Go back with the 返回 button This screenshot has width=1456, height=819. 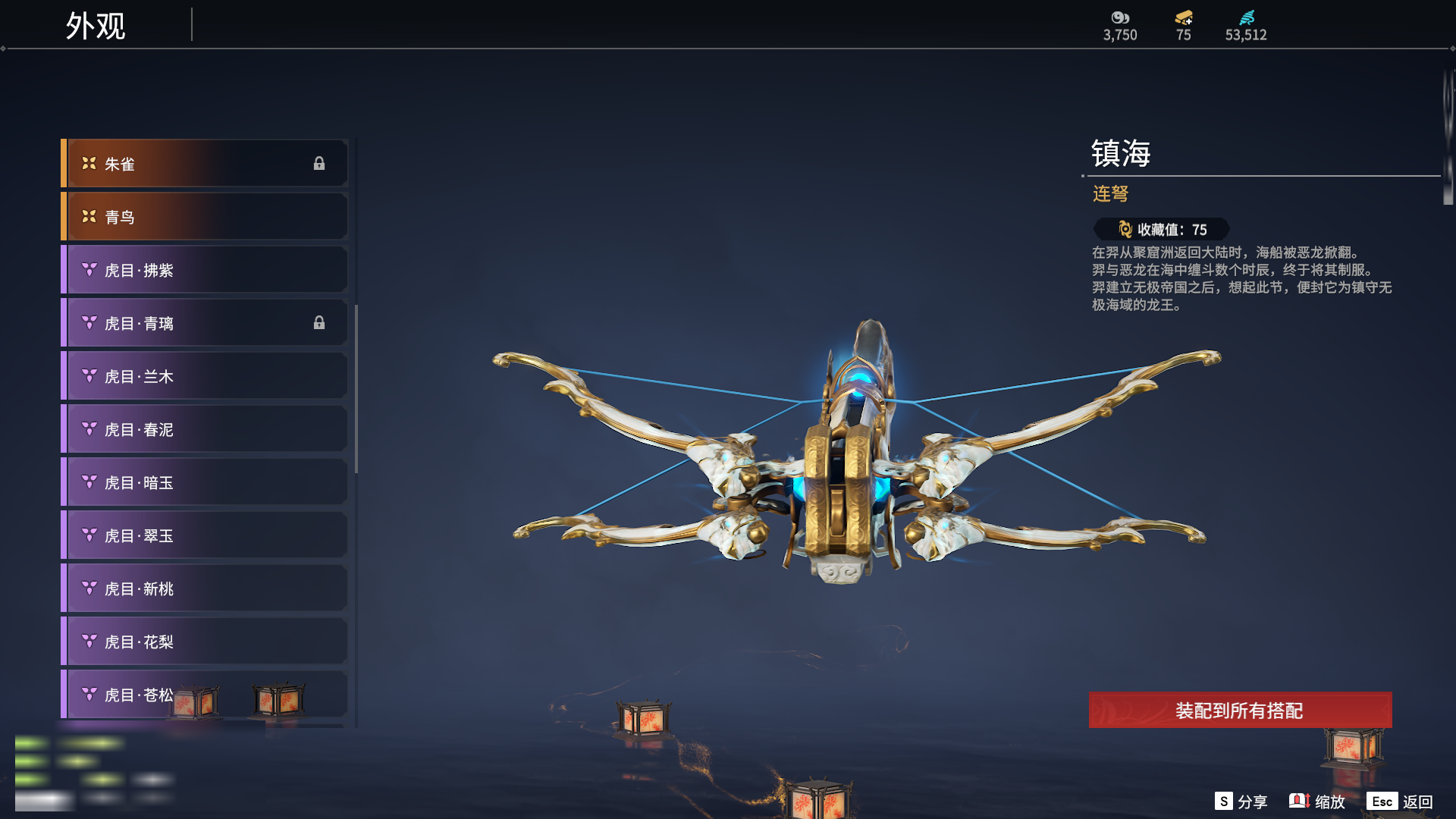(x=1401, y=802)
